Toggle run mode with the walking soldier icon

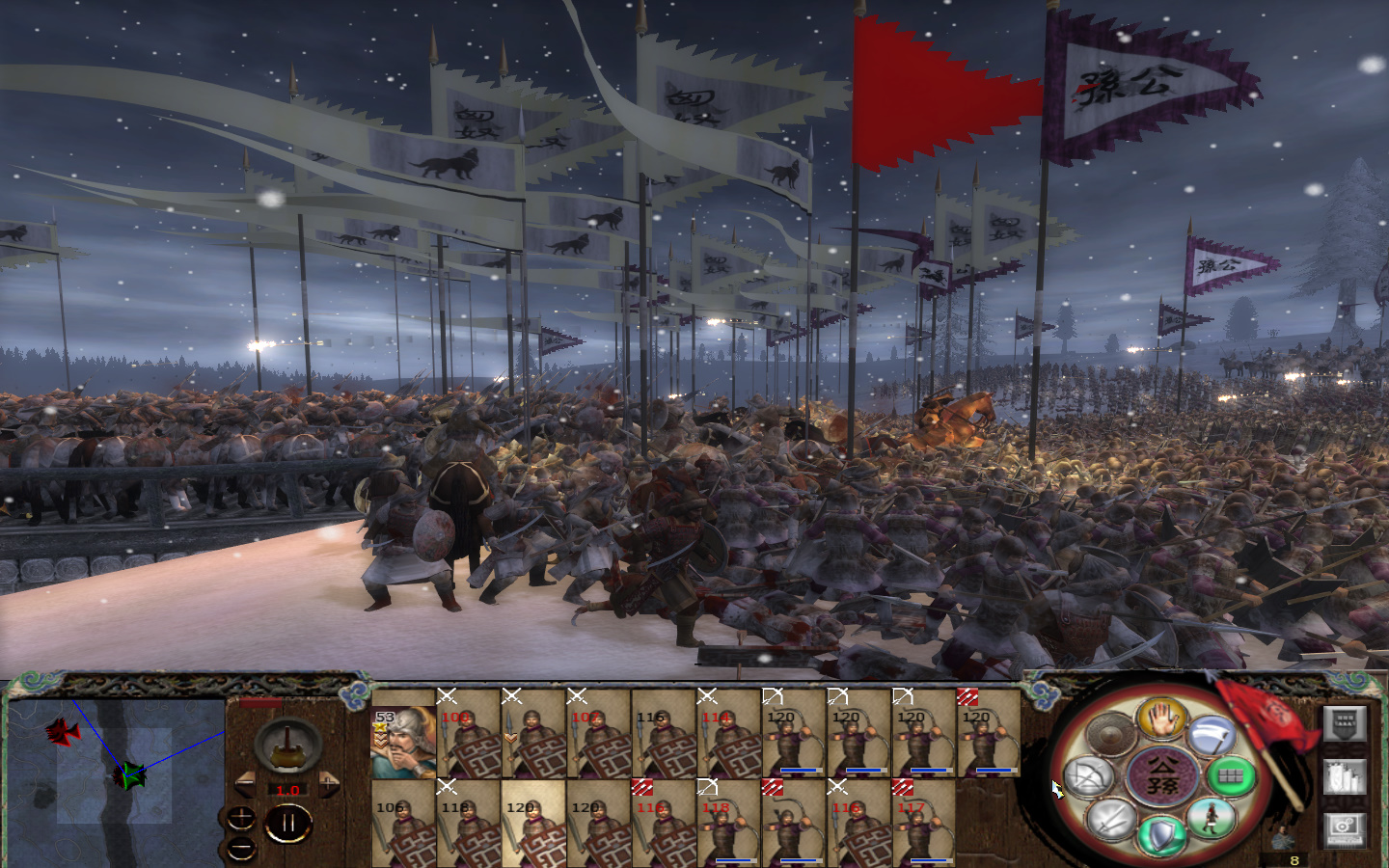pyautogui.click(x=1211, y=817)
